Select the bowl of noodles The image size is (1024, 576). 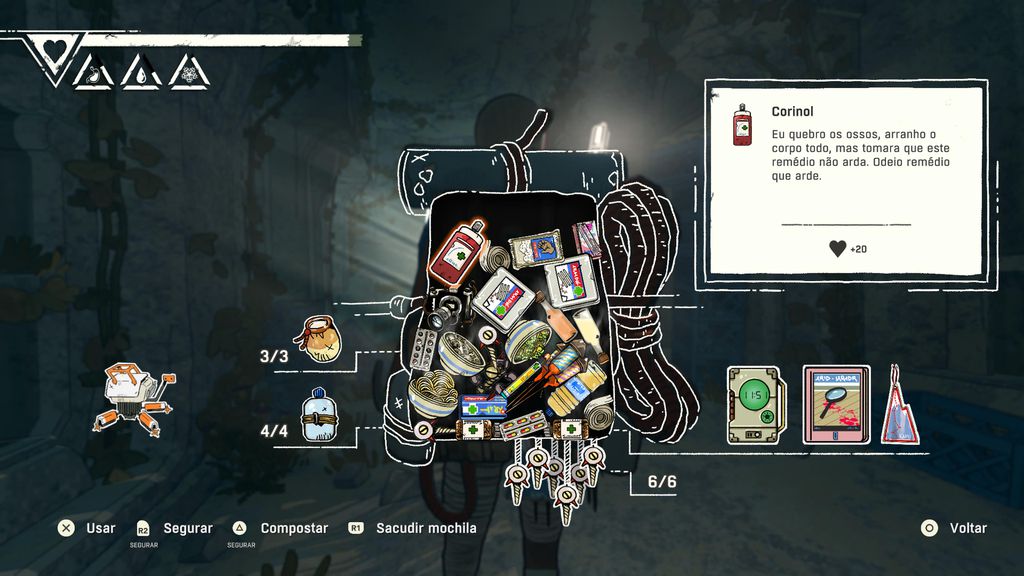[x=432, y=390]
